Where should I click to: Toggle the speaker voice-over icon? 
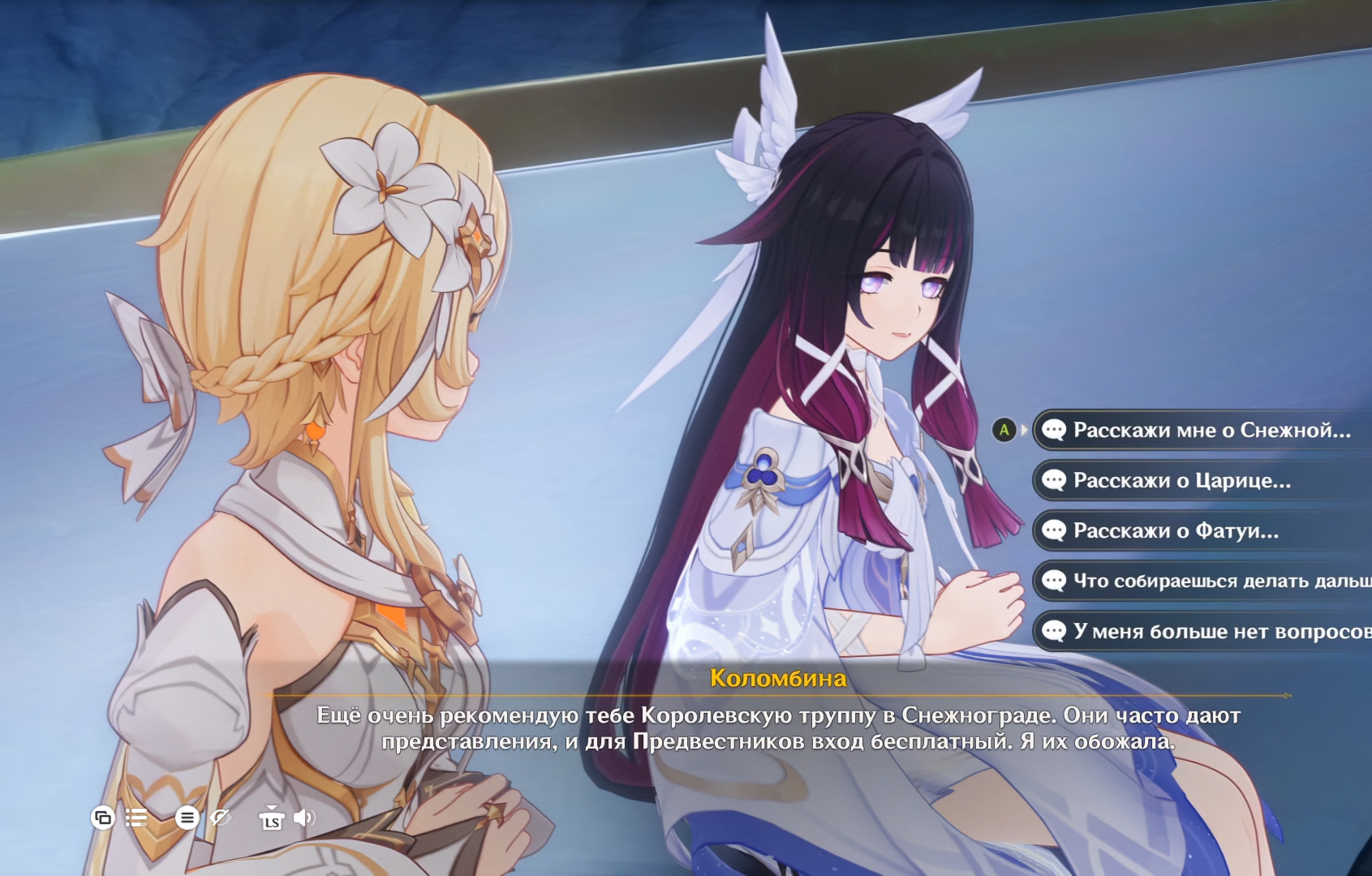coord(304,818)
